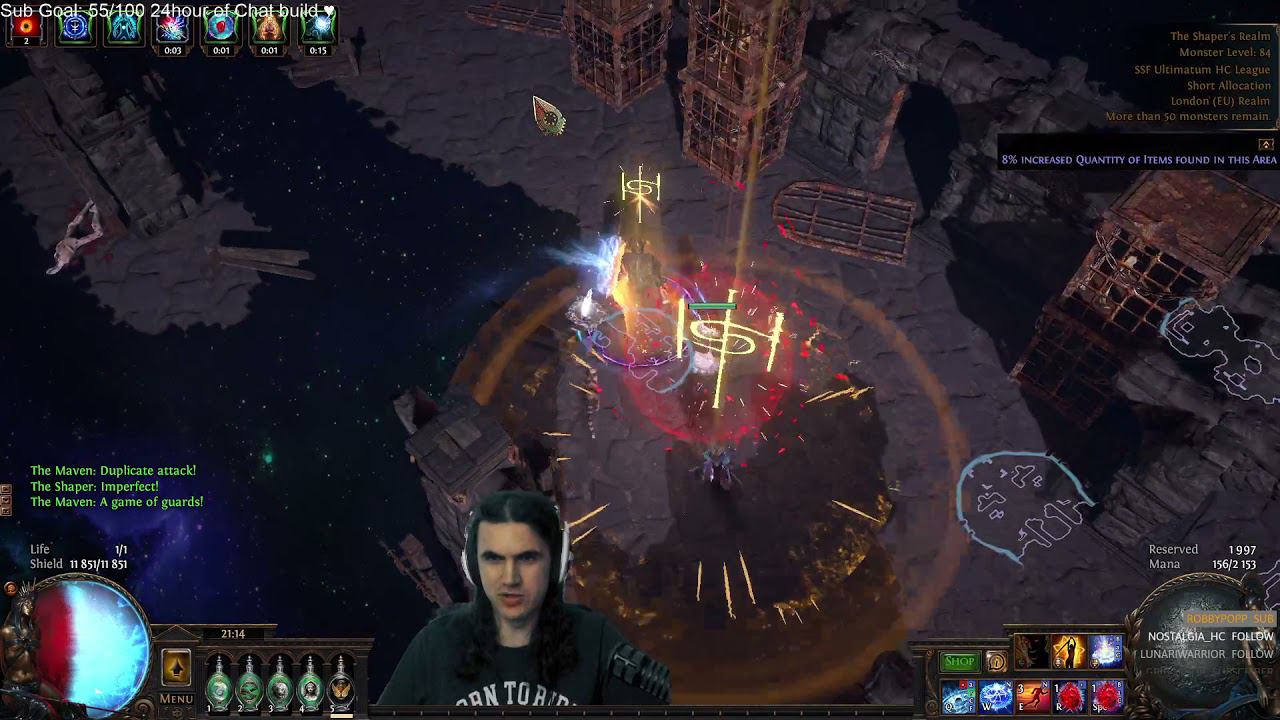The height and width of the screenshot is (720, 1280).
Task: Select the blue vortex skill on Q
Action: pyautogui.click(x=959, y=697)
